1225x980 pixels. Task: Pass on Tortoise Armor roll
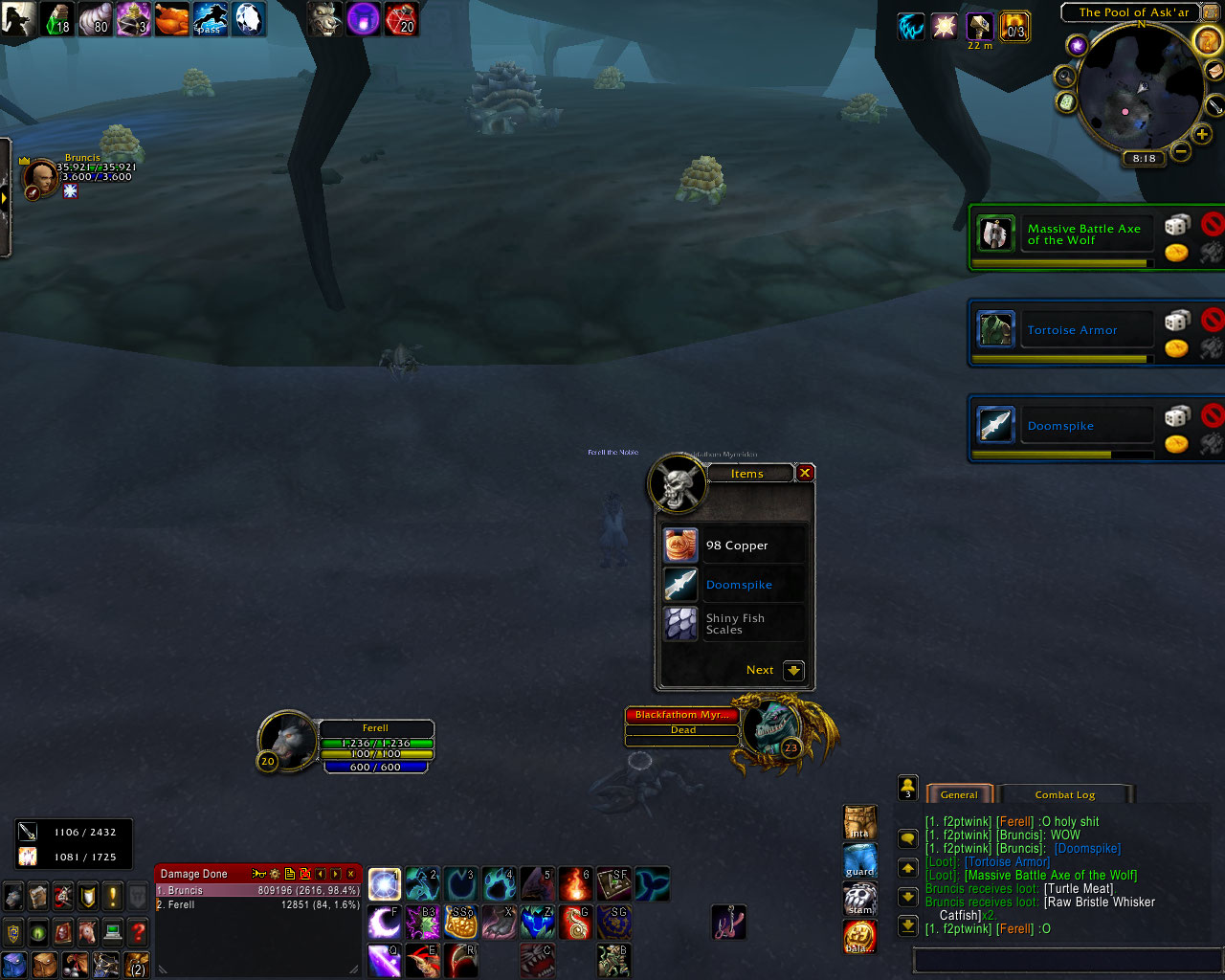click(x=1213, y=319)
